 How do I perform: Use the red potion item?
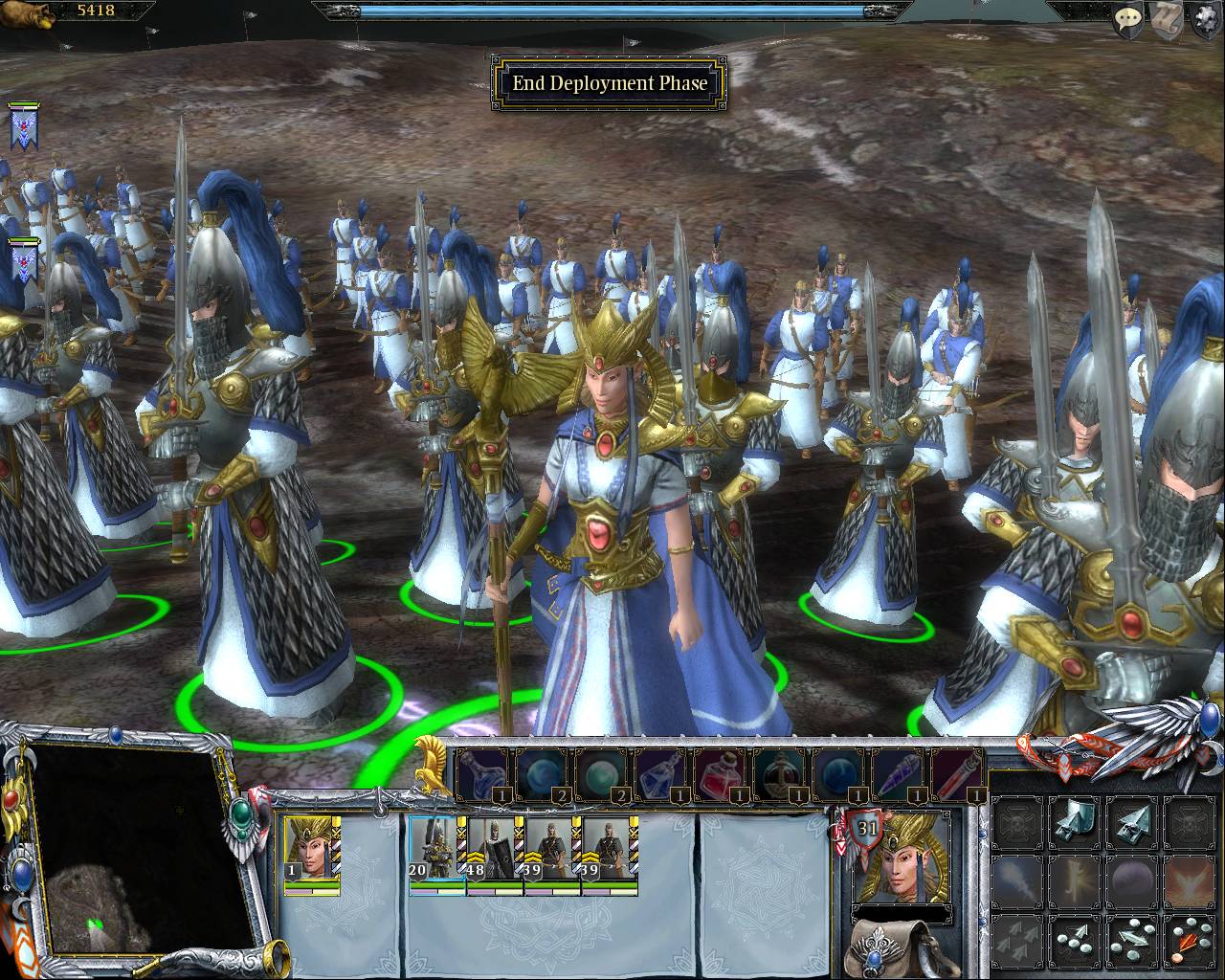(x=722, y=773)
